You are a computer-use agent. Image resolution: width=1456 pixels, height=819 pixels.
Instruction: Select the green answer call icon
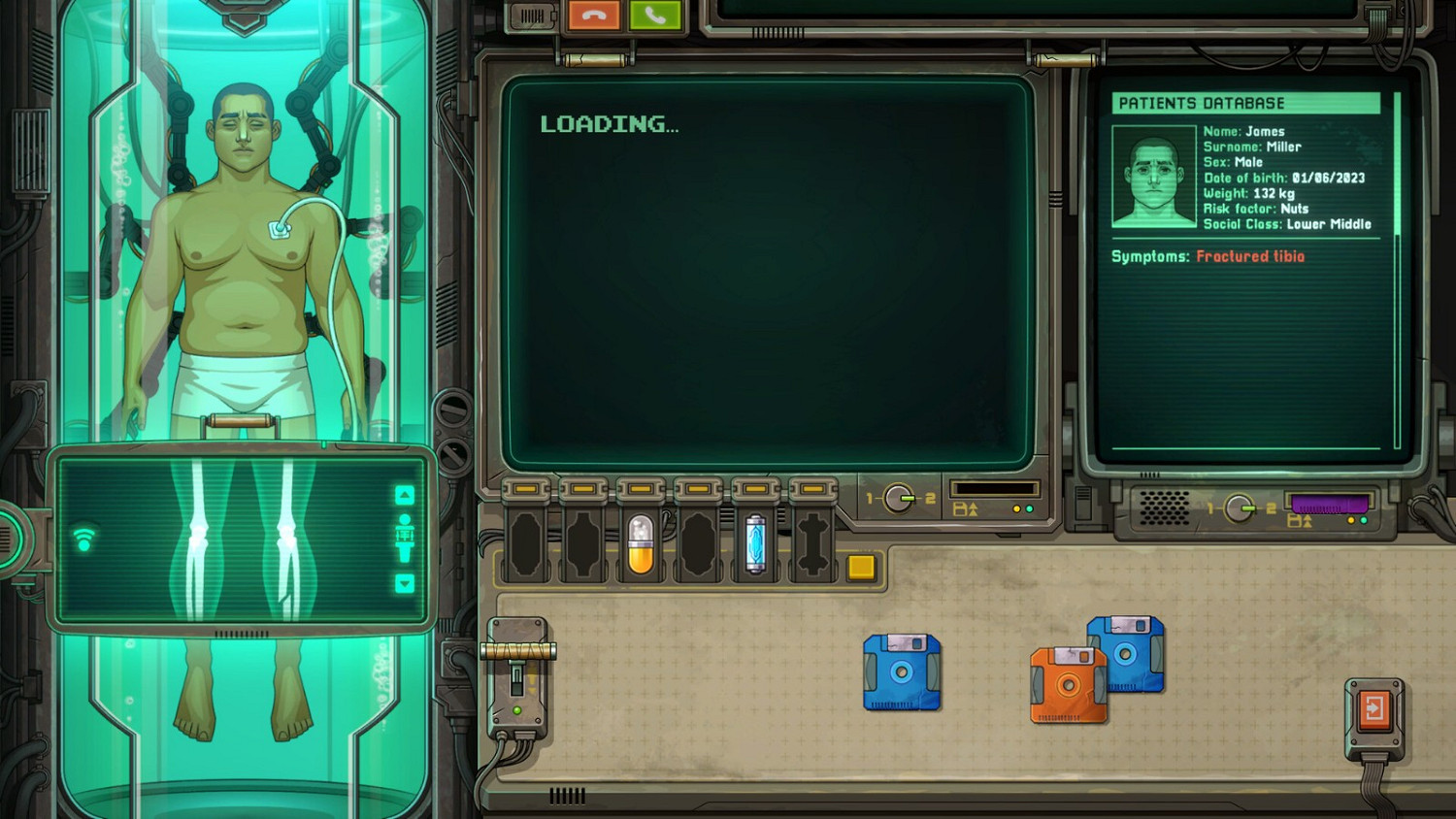coord(656,15)
